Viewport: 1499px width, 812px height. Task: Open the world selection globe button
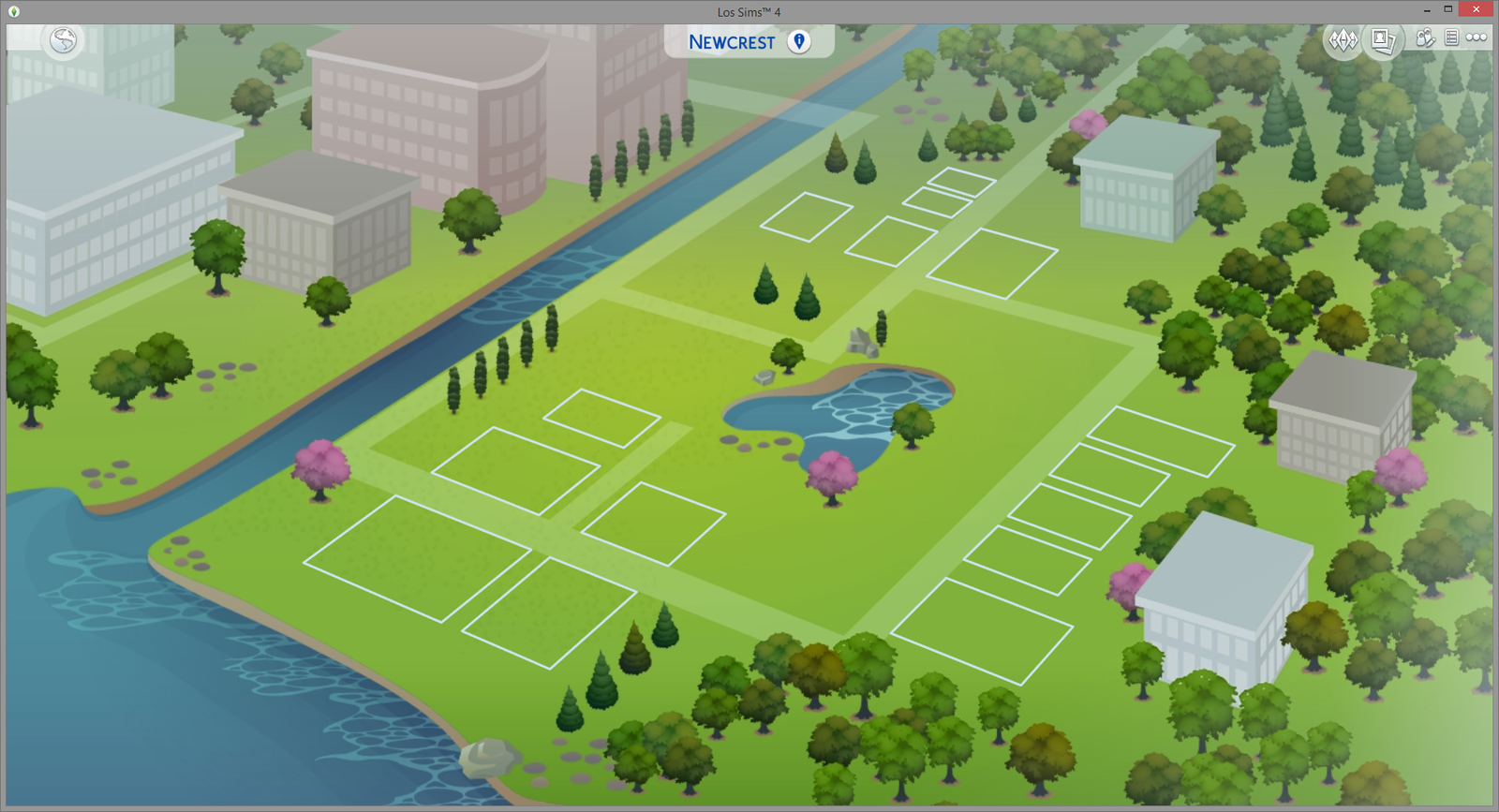[64, 40]
